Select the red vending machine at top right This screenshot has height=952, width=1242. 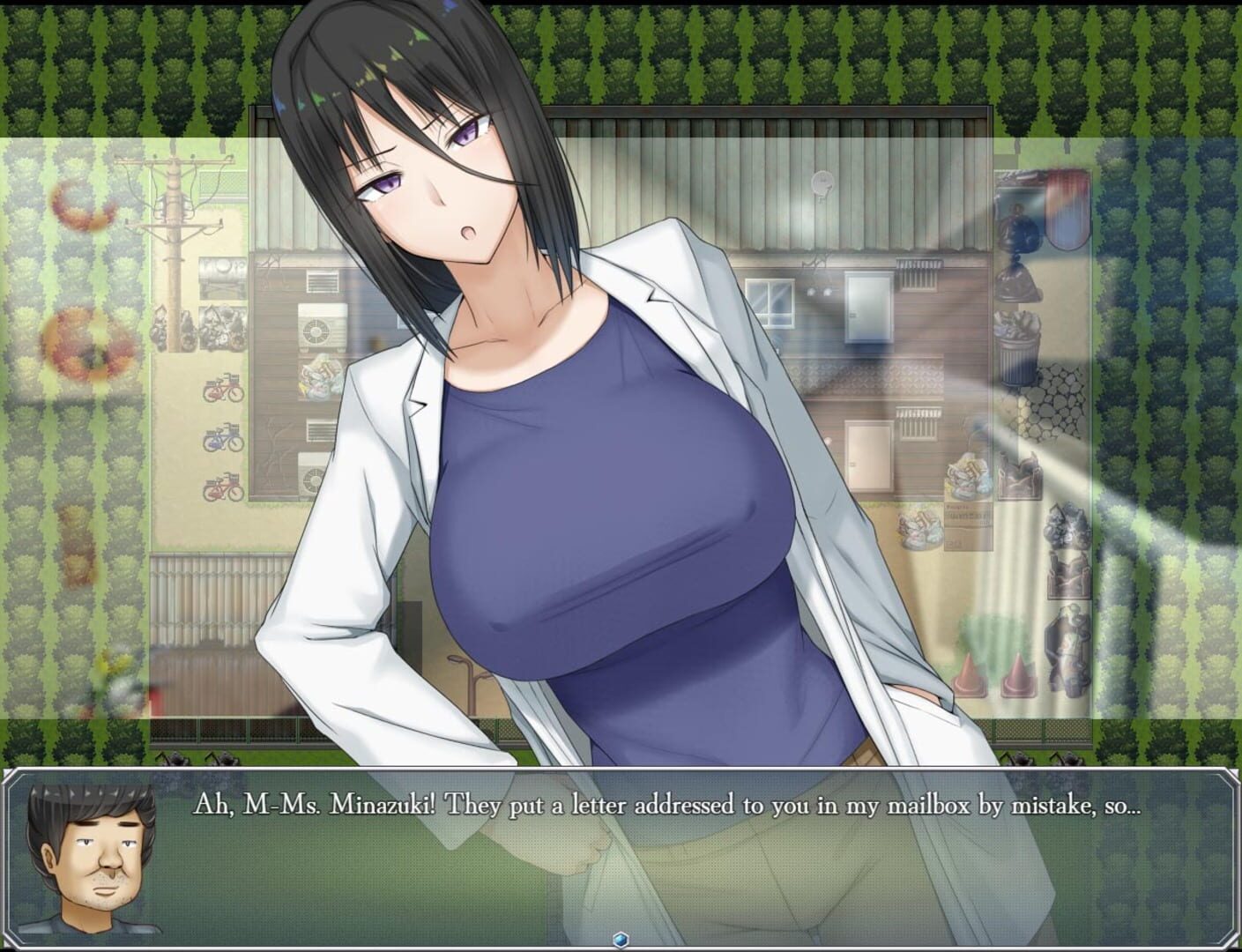coord(1065,206)
